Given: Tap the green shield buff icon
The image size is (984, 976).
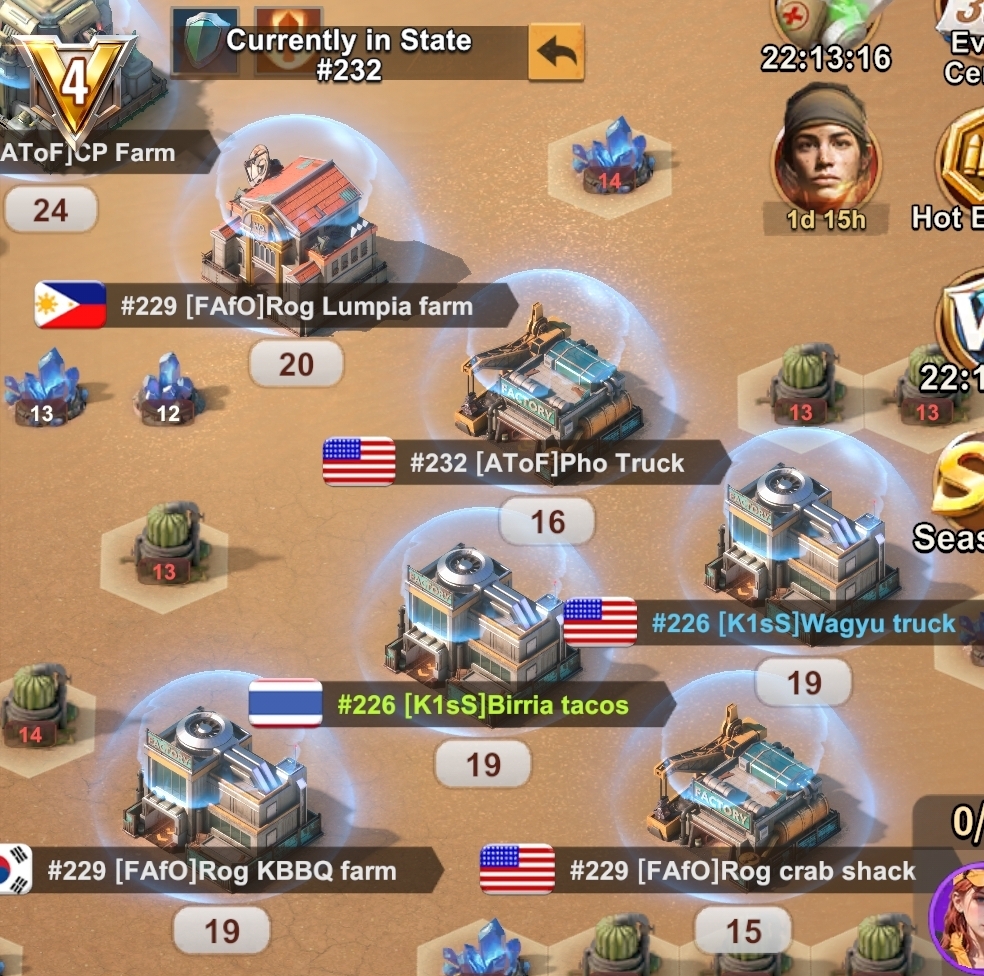Looking at the screenshot, I should point(205,42).
